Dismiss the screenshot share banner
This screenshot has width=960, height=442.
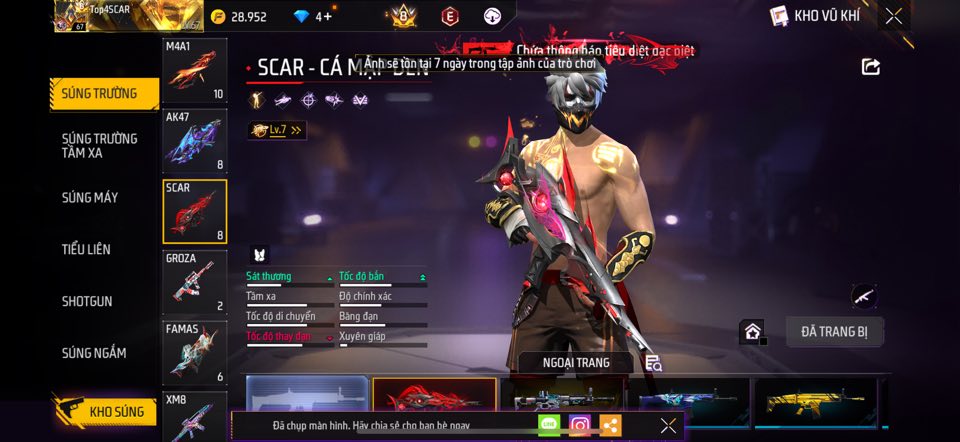pos(668,425)
